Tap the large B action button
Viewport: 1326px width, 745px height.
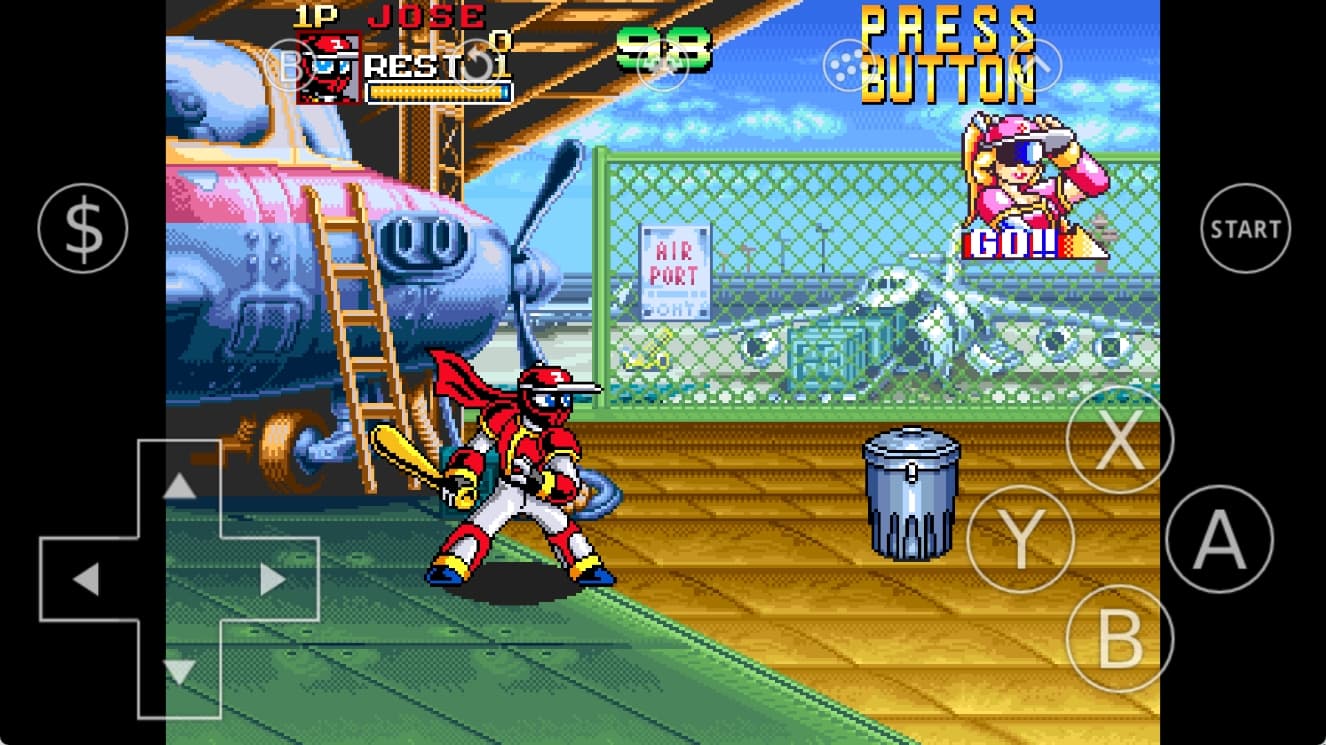tap(1119, 638)
